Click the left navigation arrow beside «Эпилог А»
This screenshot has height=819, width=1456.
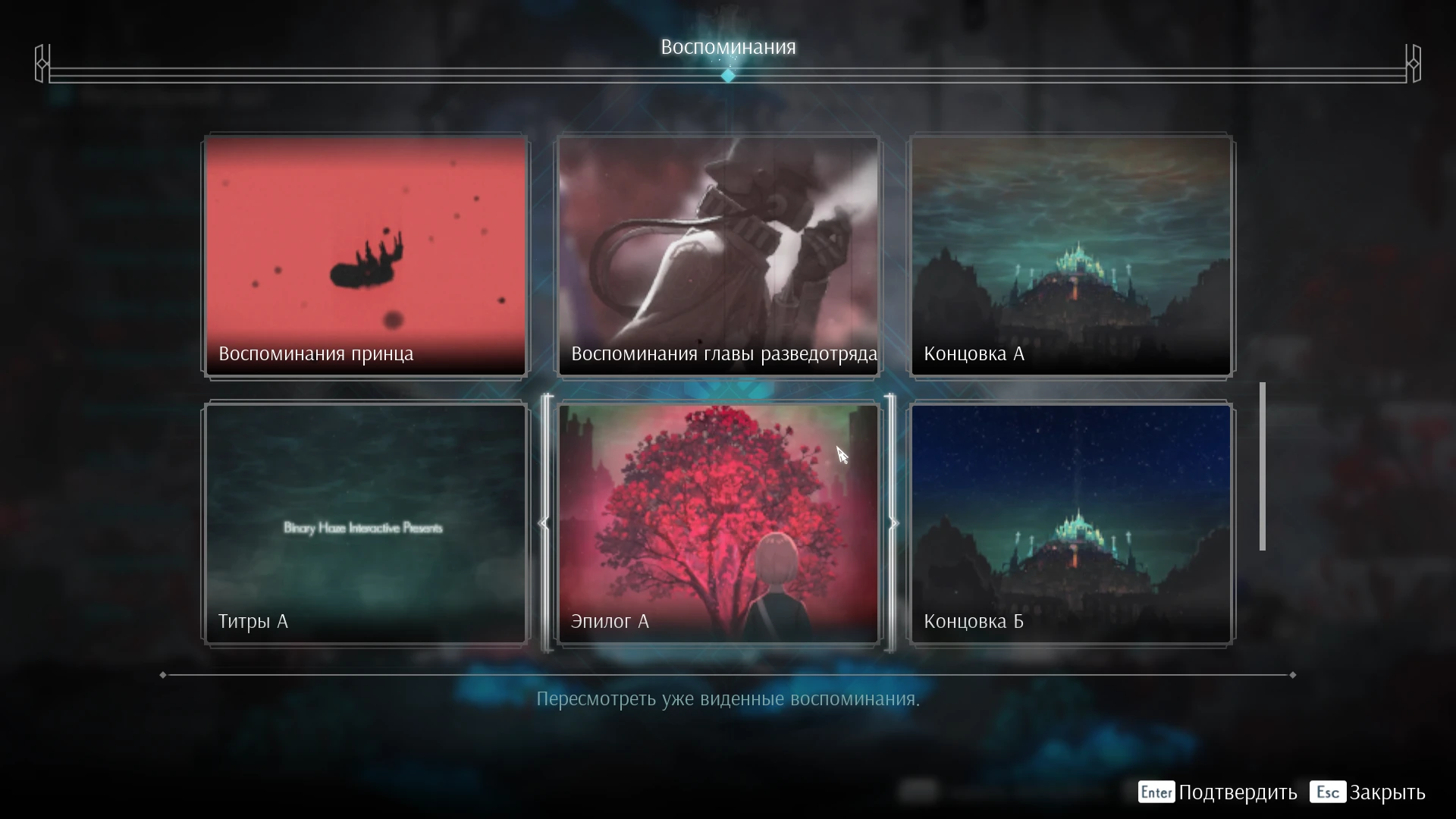click(544, 523)
